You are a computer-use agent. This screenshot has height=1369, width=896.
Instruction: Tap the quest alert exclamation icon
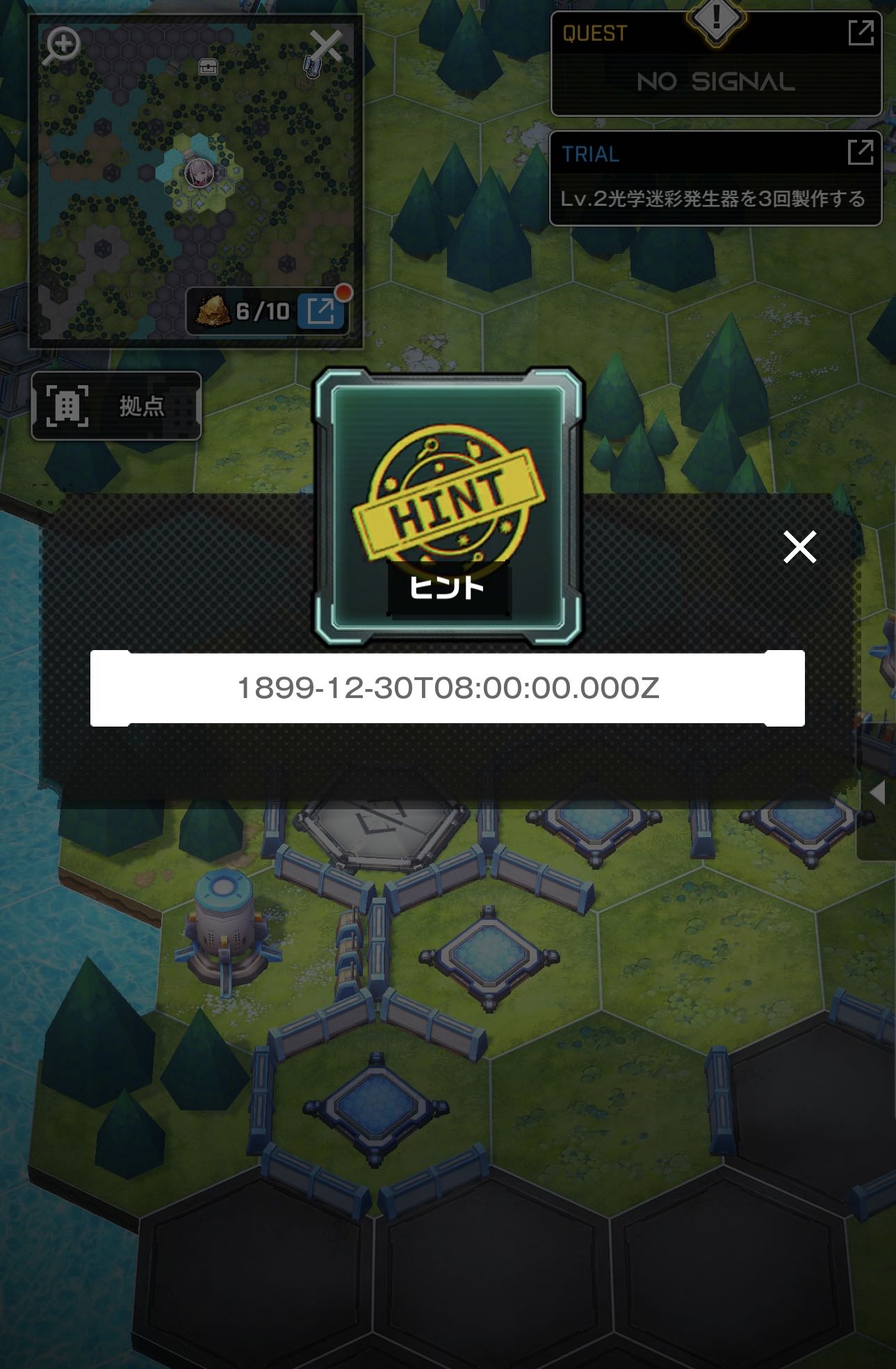tap(716, 19)
